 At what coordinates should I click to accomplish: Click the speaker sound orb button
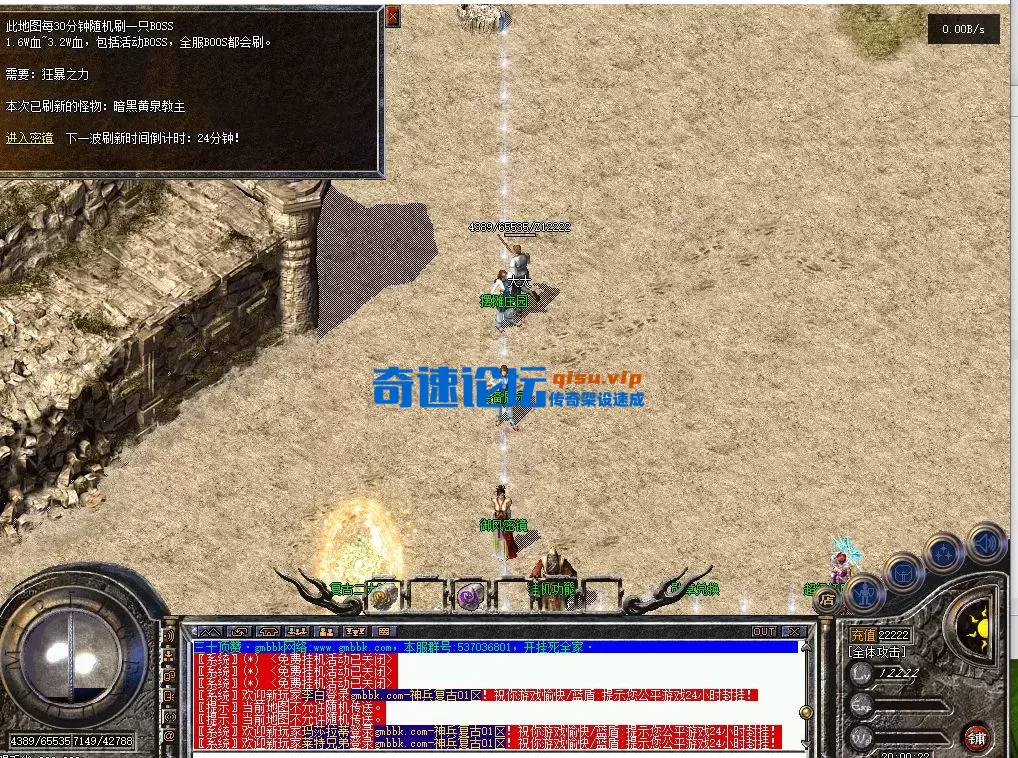986,543
